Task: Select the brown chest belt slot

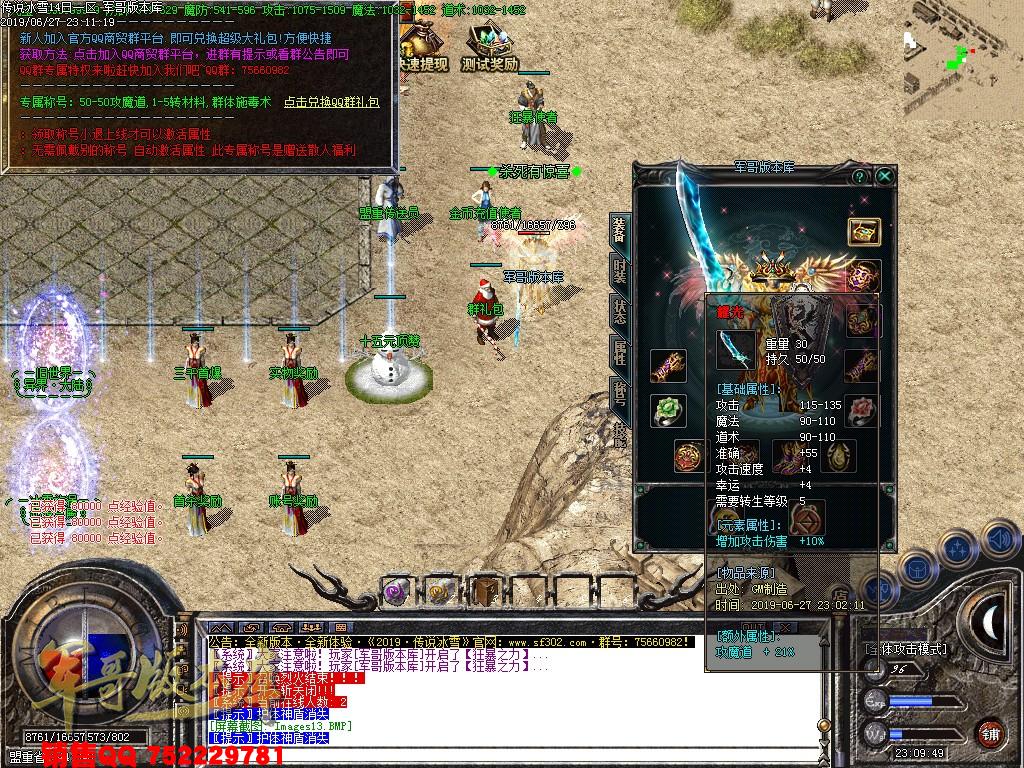Action: [485, 591]
